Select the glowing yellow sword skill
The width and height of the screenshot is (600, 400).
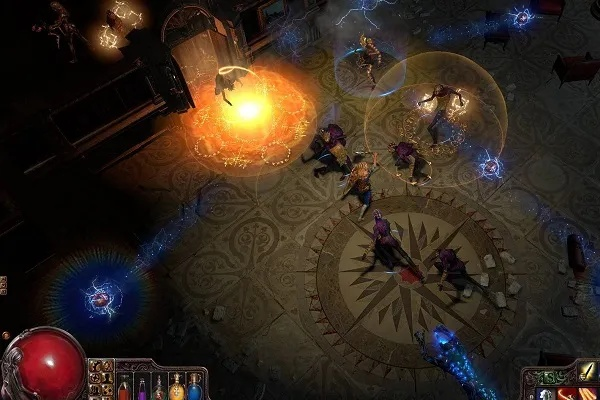[589, 372]
